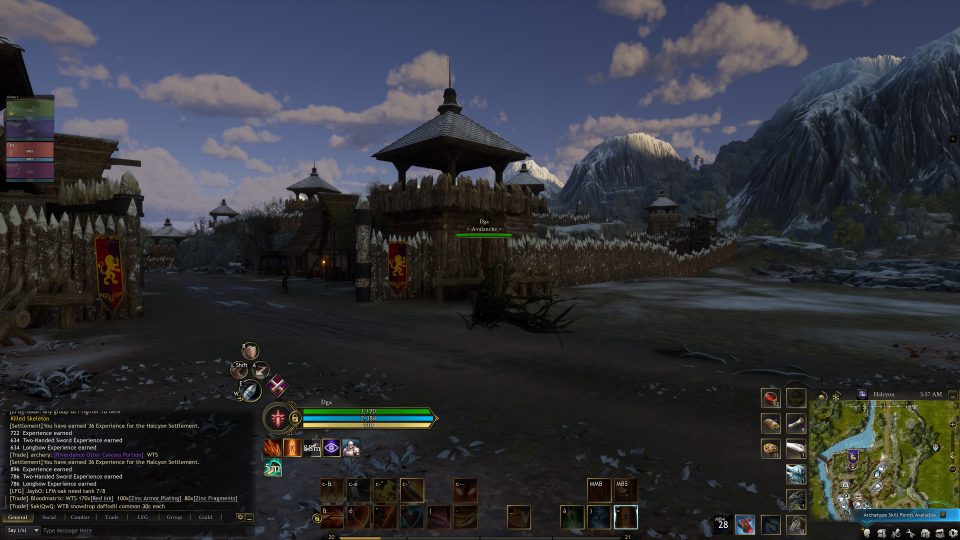Select the red bowl consumable slot
The width and height of the screenshot is (960, 540).
coord(770,398)
